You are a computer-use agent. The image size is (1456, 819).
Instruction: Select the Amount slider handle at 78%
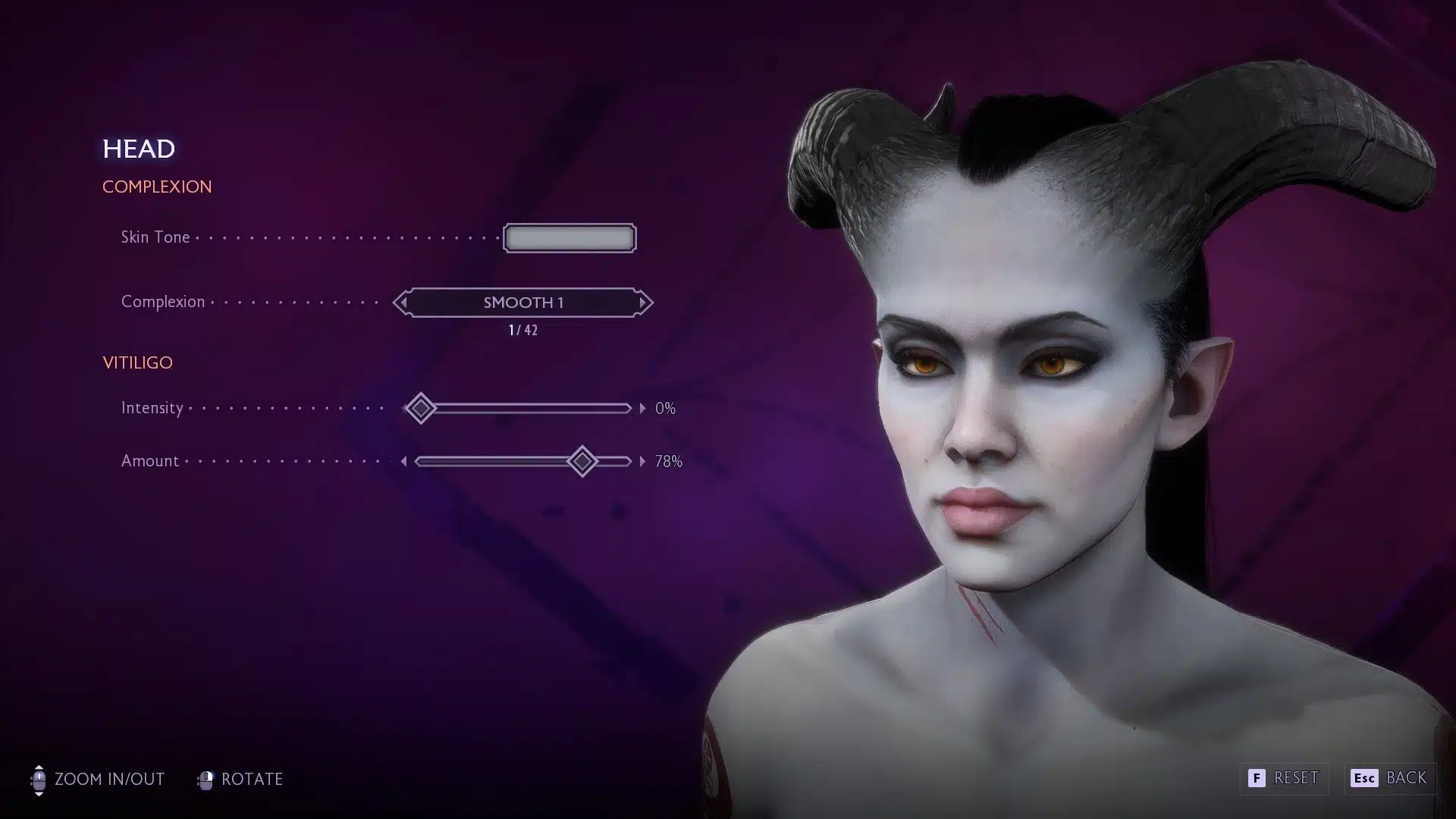point(582,460)
